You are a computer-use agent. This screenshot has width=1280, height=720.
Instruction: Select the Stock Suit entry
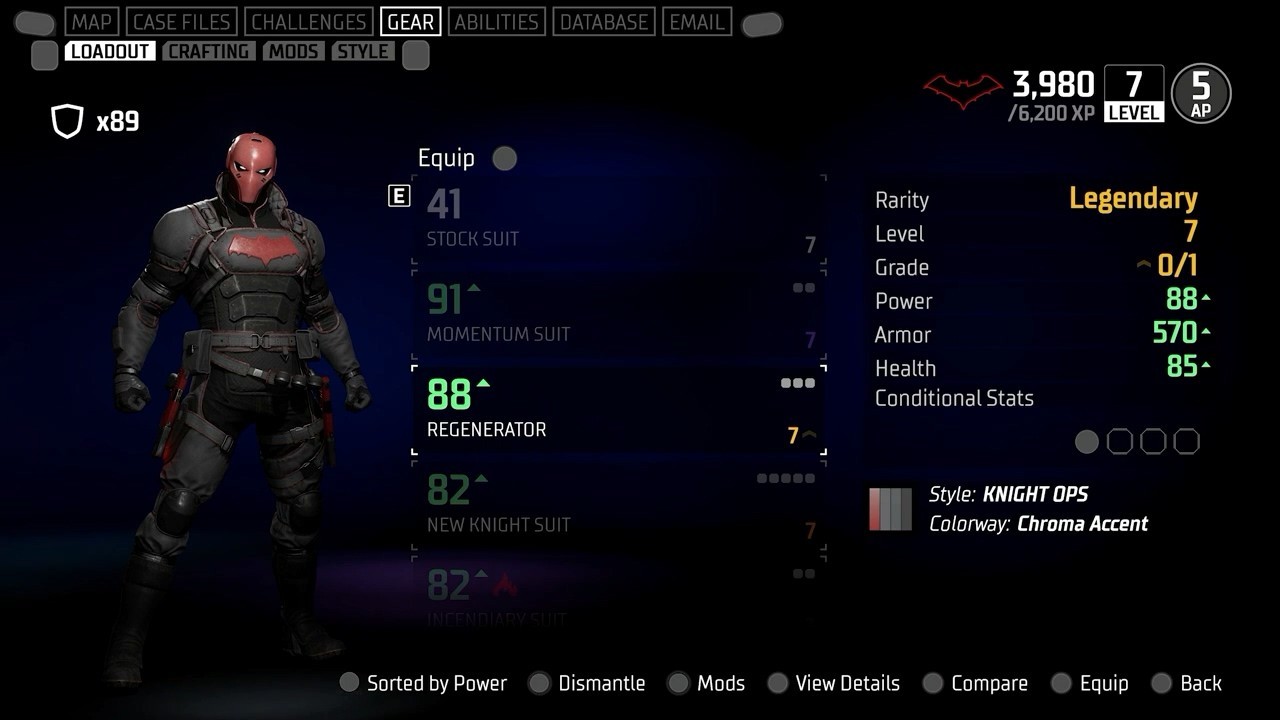coord(619,220)
